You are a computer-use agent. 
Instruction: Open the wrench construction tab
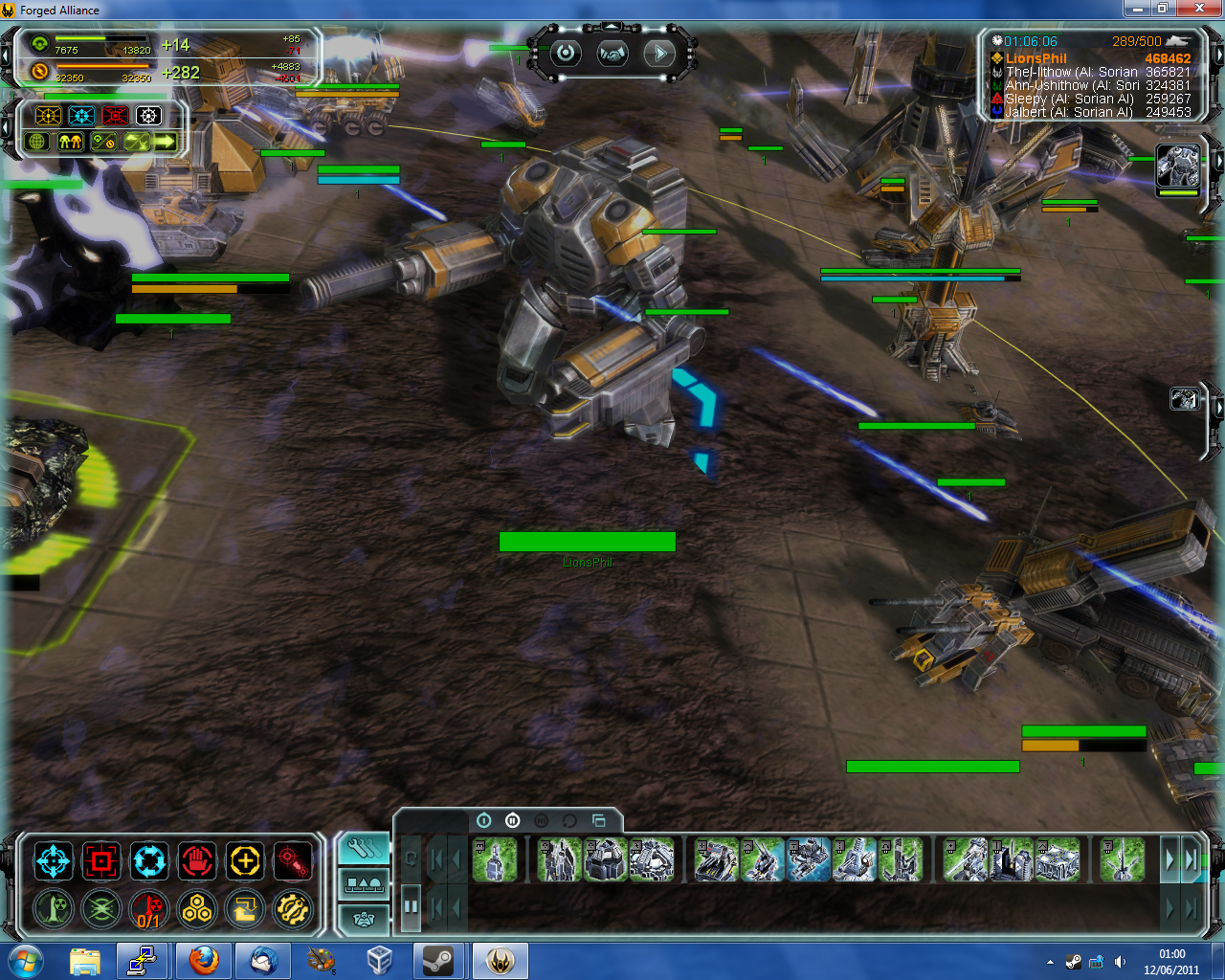tap(364, 848)
